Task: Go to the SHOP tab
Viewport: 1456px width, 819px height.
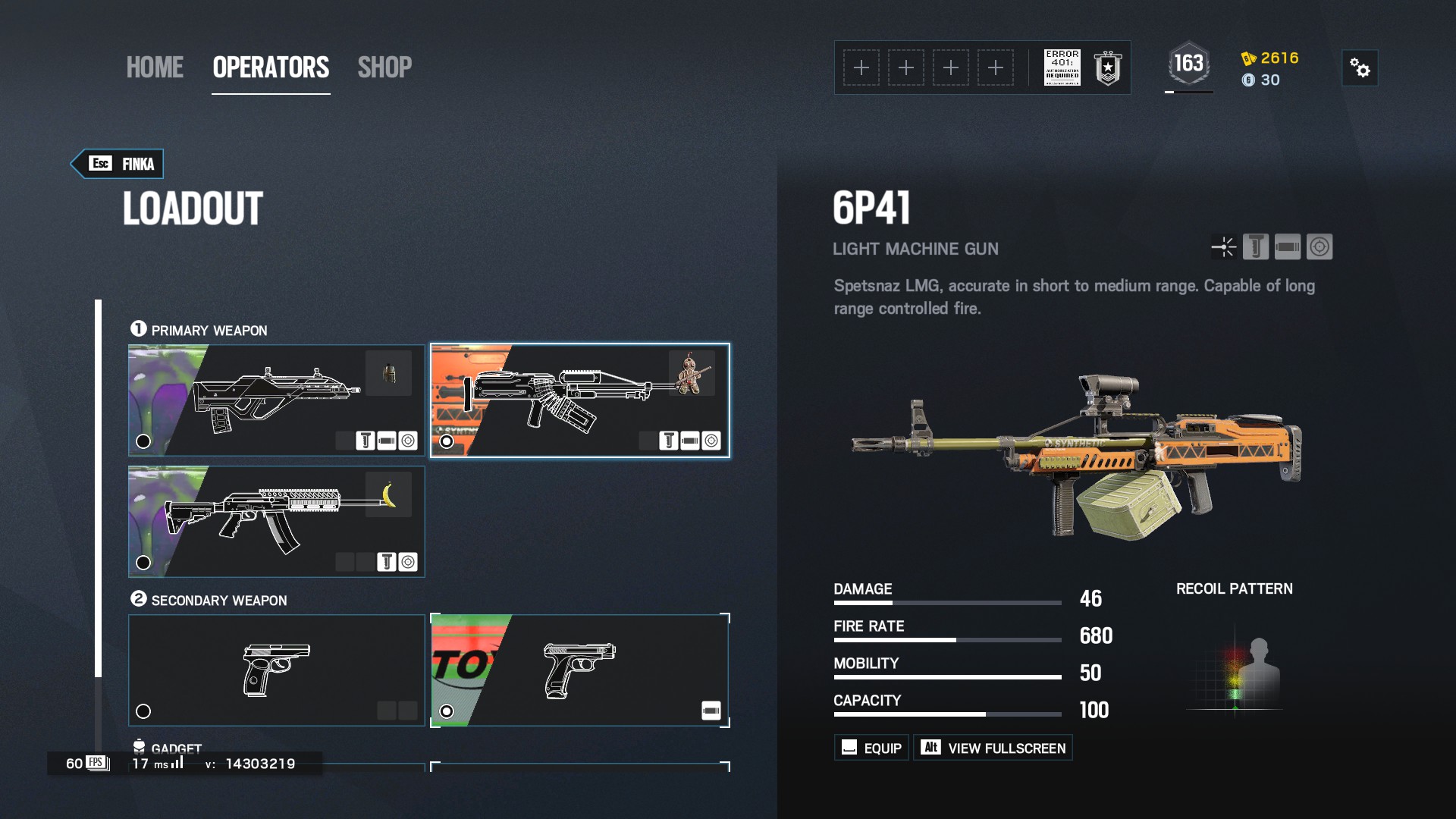Action: pos(384,68)
